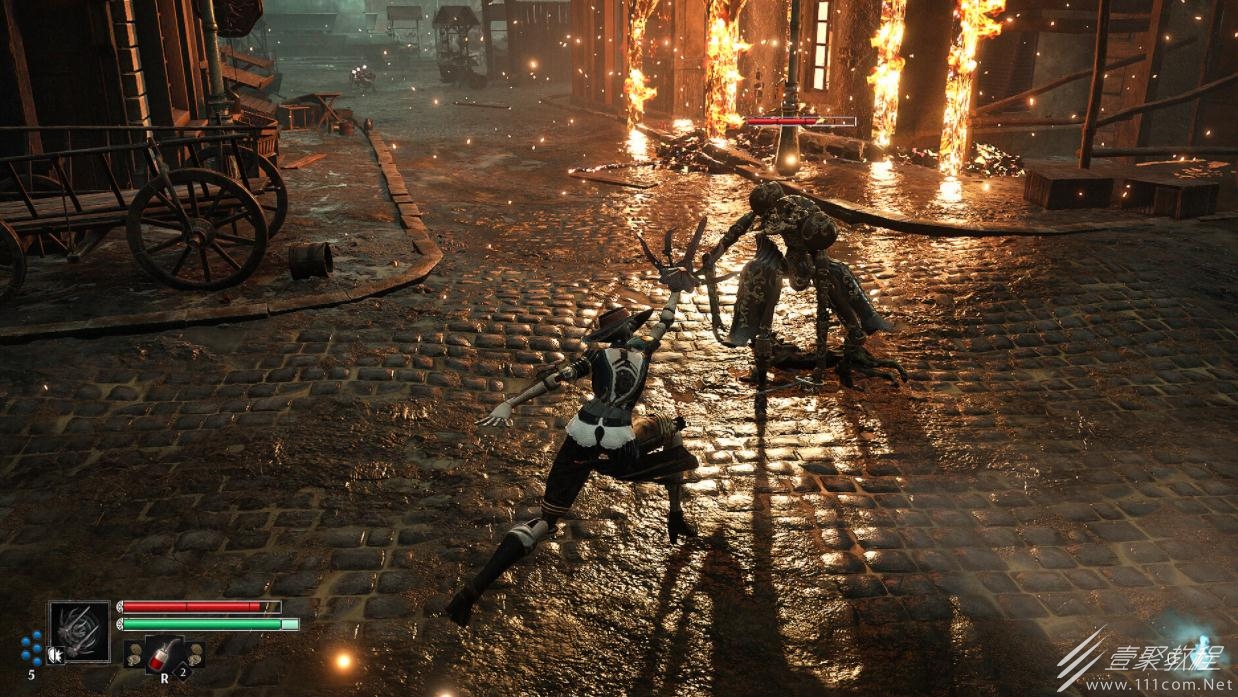1238x697 pixels.
Task: Select the equipped fan weapon icon
Action: pos(80,630)
